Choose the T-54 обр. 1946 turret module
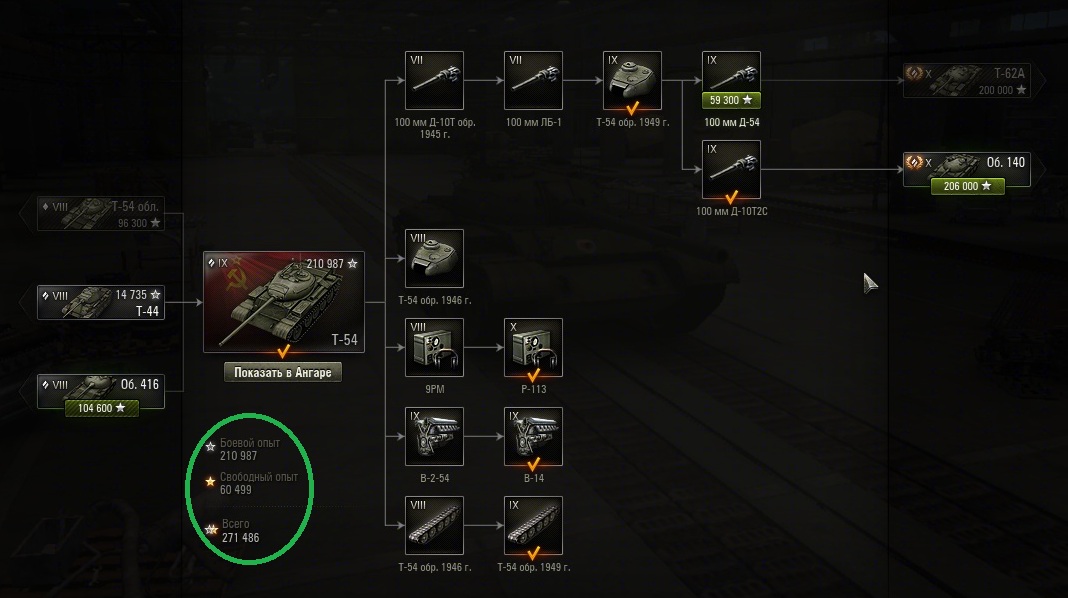Screen dimensions: 1068x598 click(x=434, y=258)
